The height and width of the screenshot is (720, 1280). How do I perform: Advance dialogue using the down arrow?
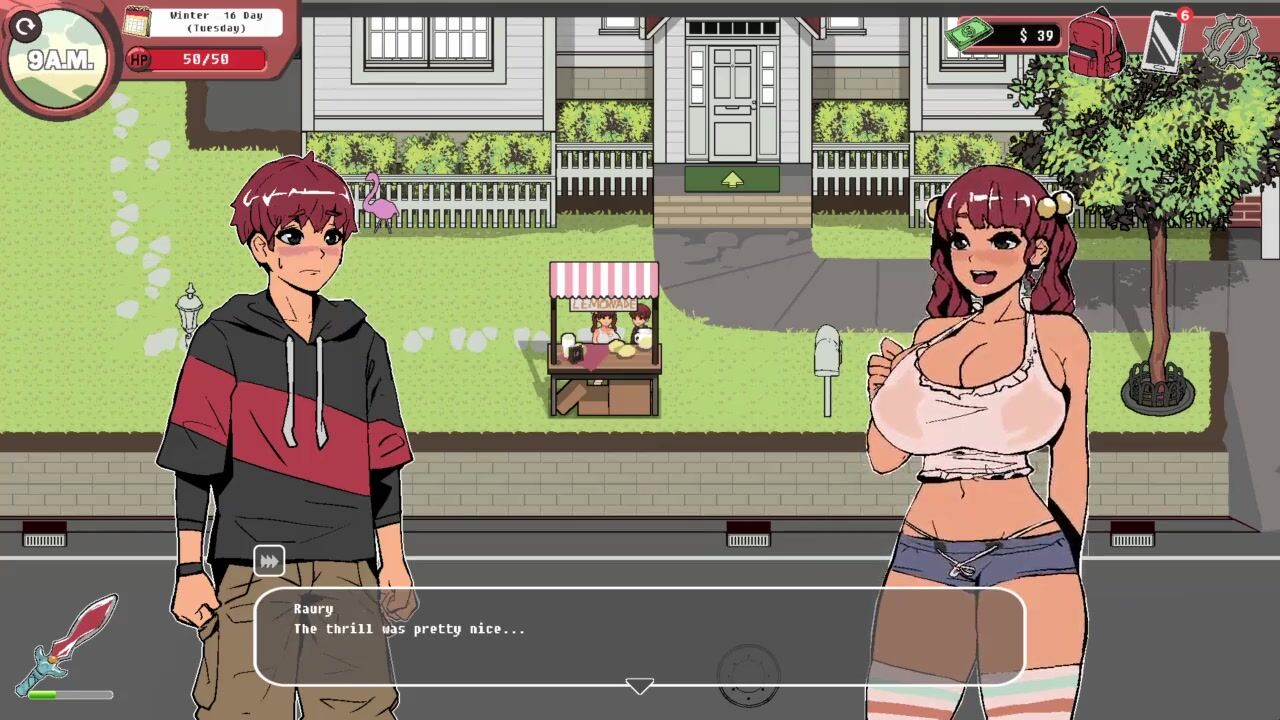(639, 686)
